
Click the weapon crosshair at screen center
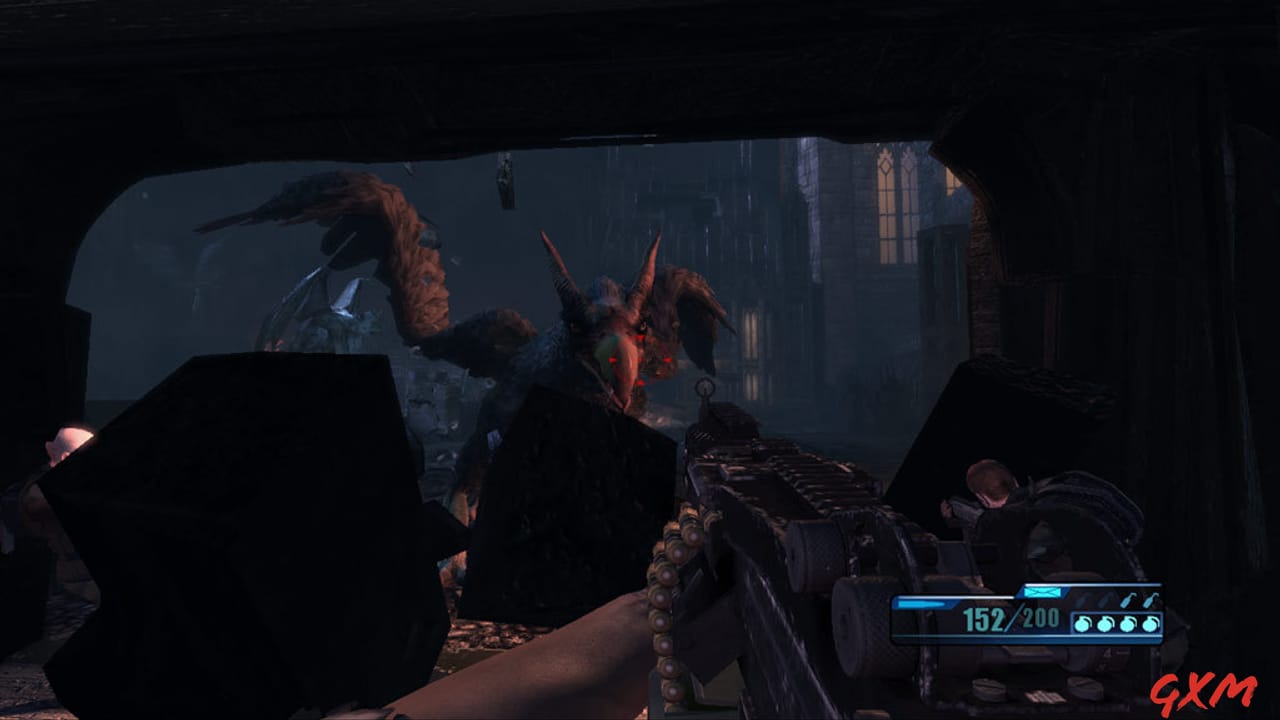(x=706, y=388)
